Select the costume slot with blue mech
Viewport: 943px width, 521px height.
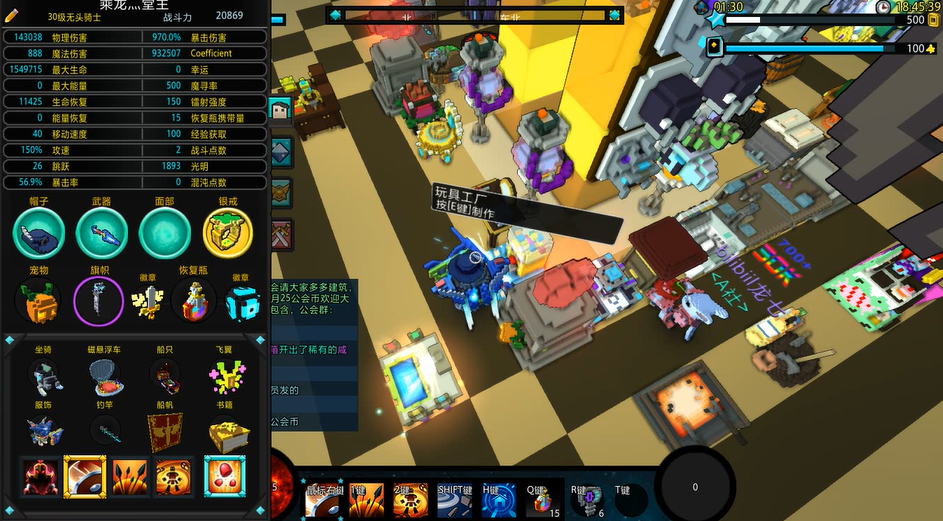tap(45, 432)
